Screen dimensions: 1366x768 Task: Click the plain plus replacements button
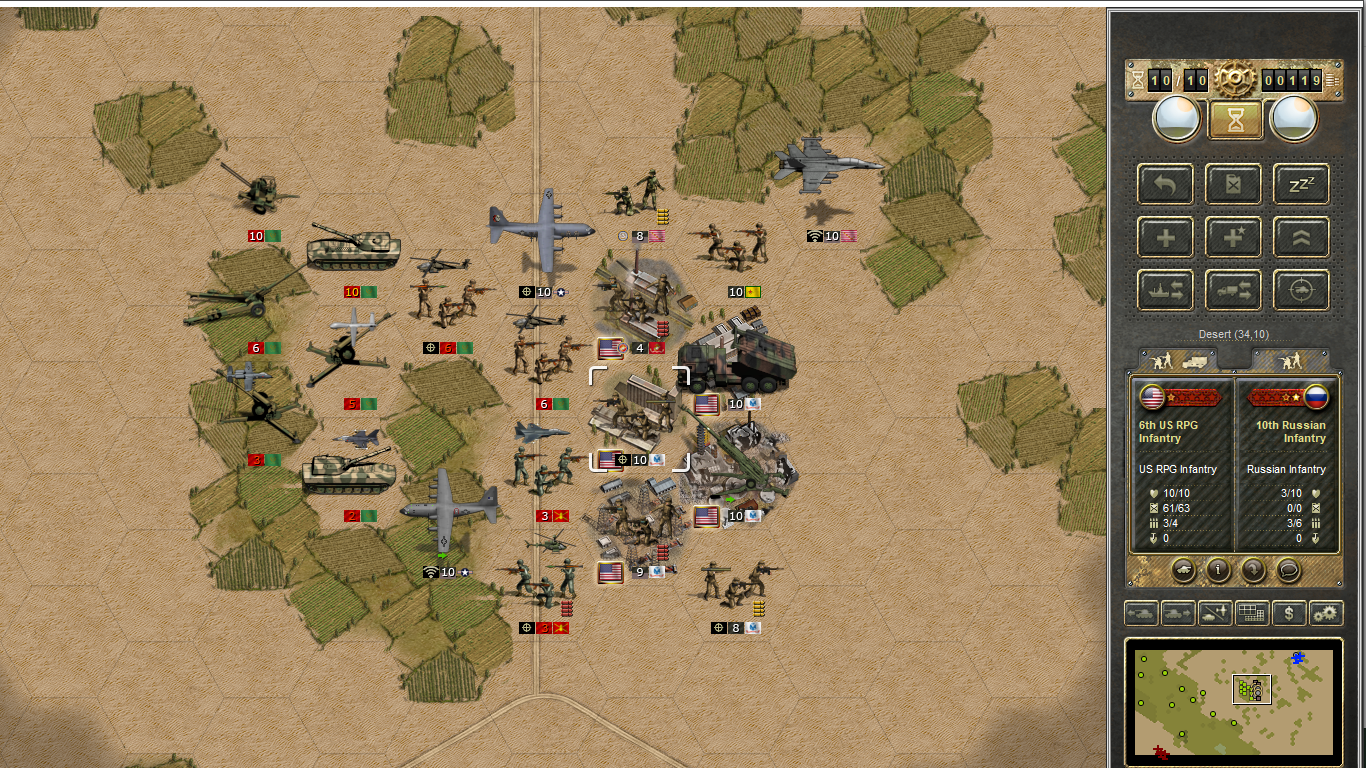(x=1166, y=237)
